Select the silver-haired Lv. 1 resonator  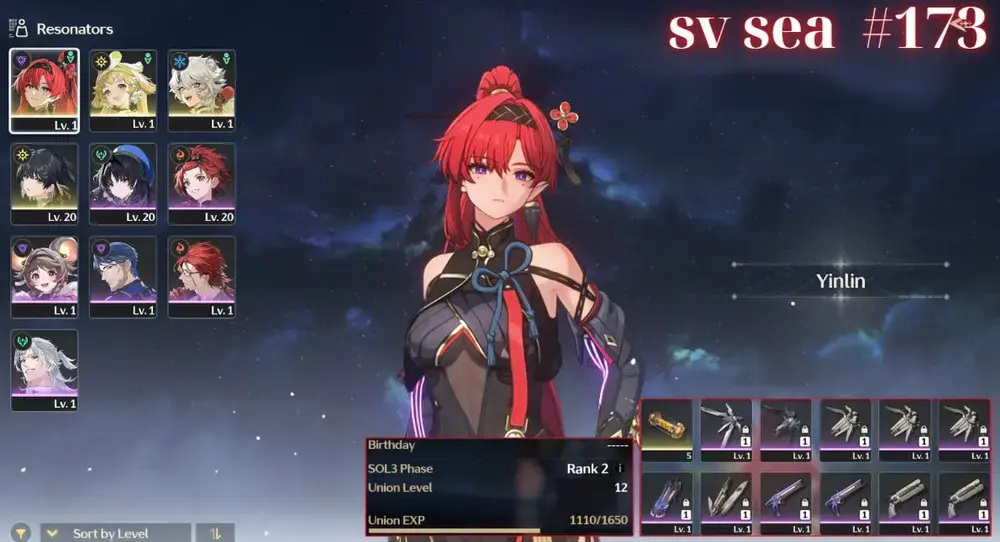pos(44,370)
